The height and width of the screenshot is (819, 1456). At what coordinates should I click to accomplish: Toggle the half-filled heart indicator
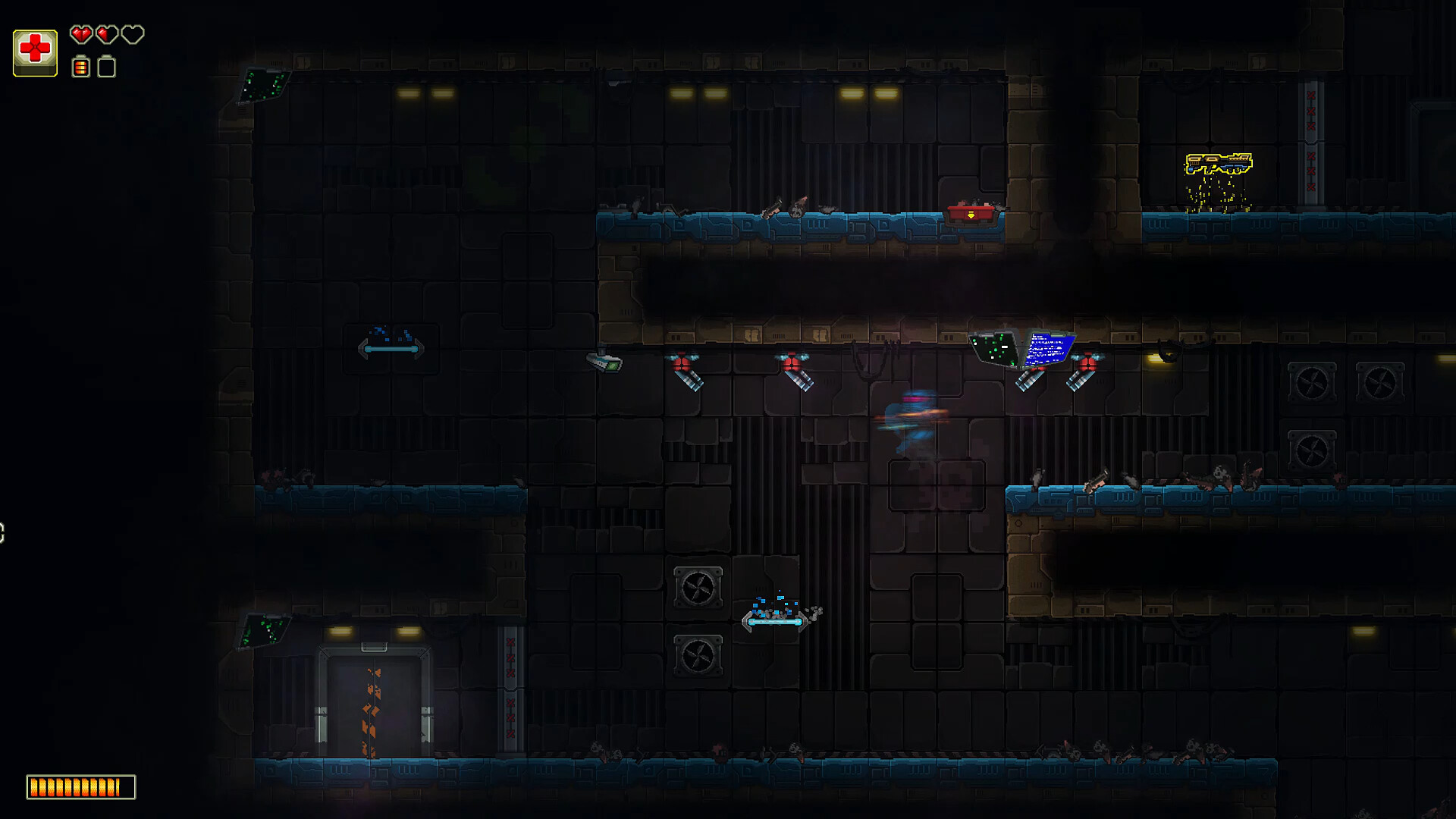click(x=106, y=35)
